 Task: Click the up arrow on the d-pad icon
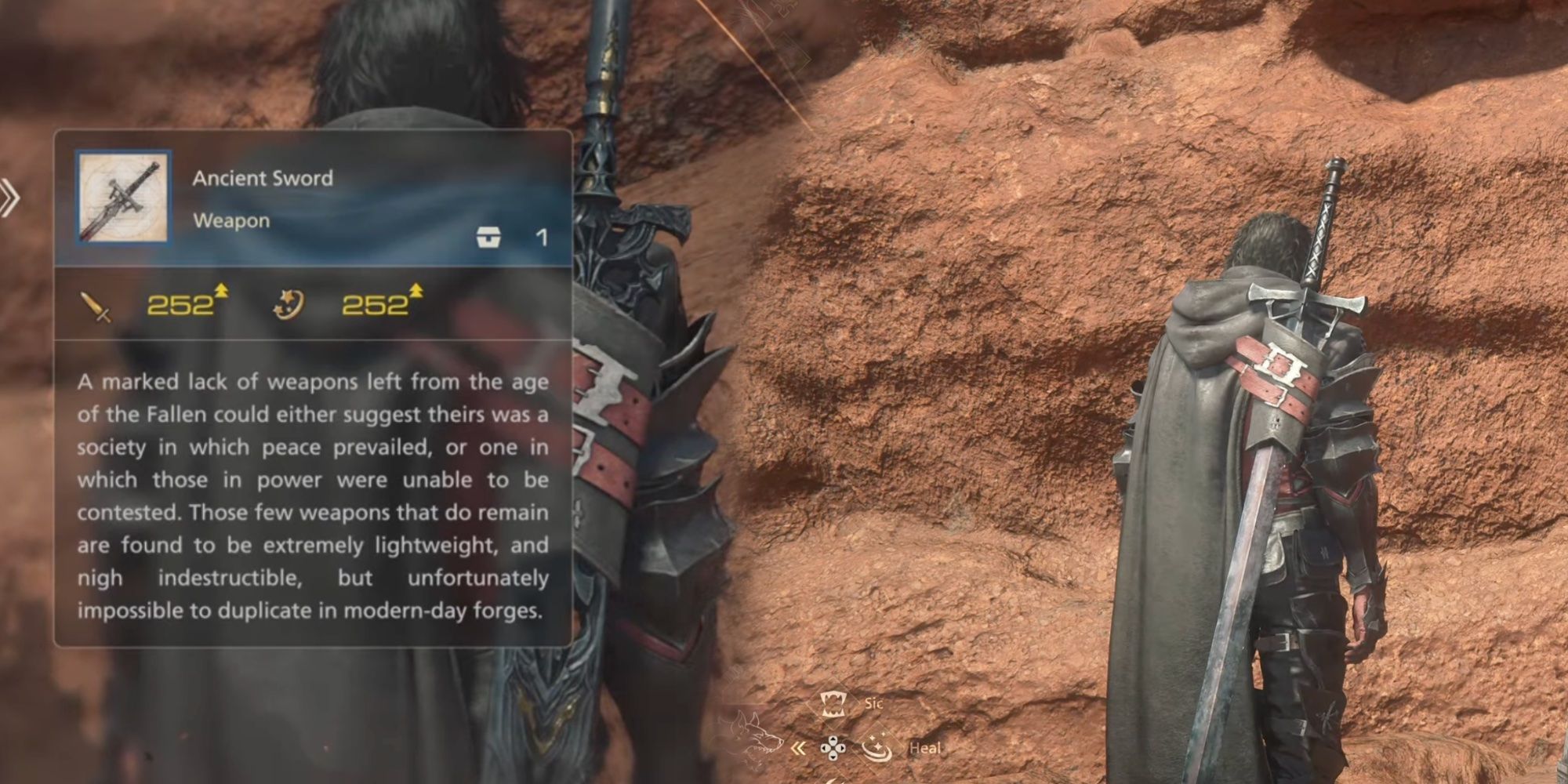click(x=833, y=739)
